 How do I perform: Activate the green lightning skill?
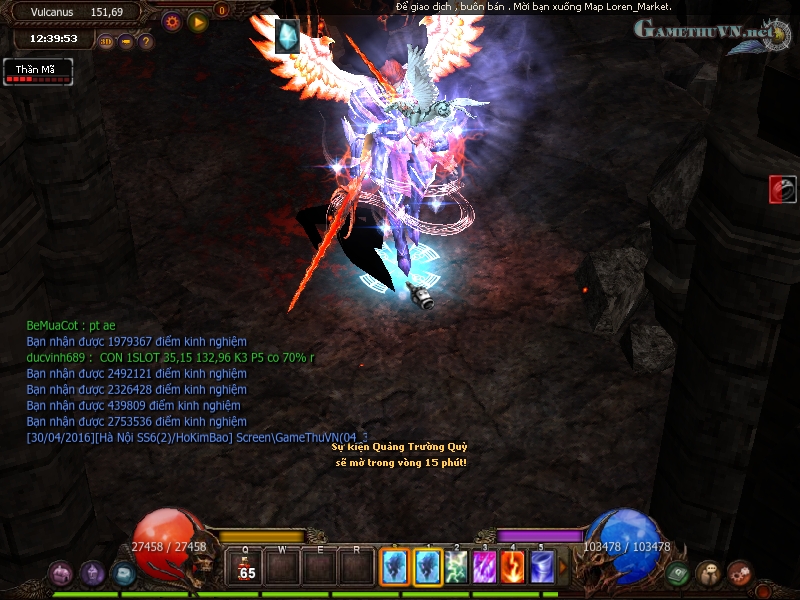coord(457,568)
